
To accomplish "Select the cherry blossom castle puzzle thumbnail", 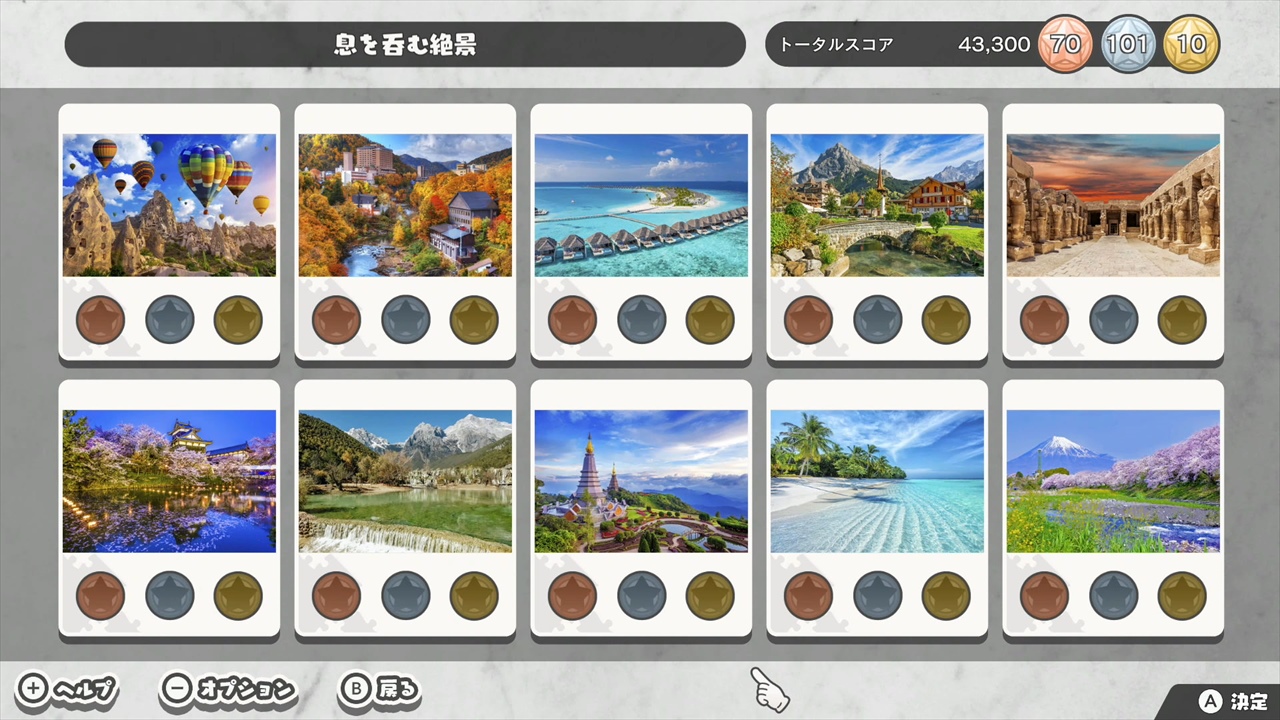I will (169, 480).
